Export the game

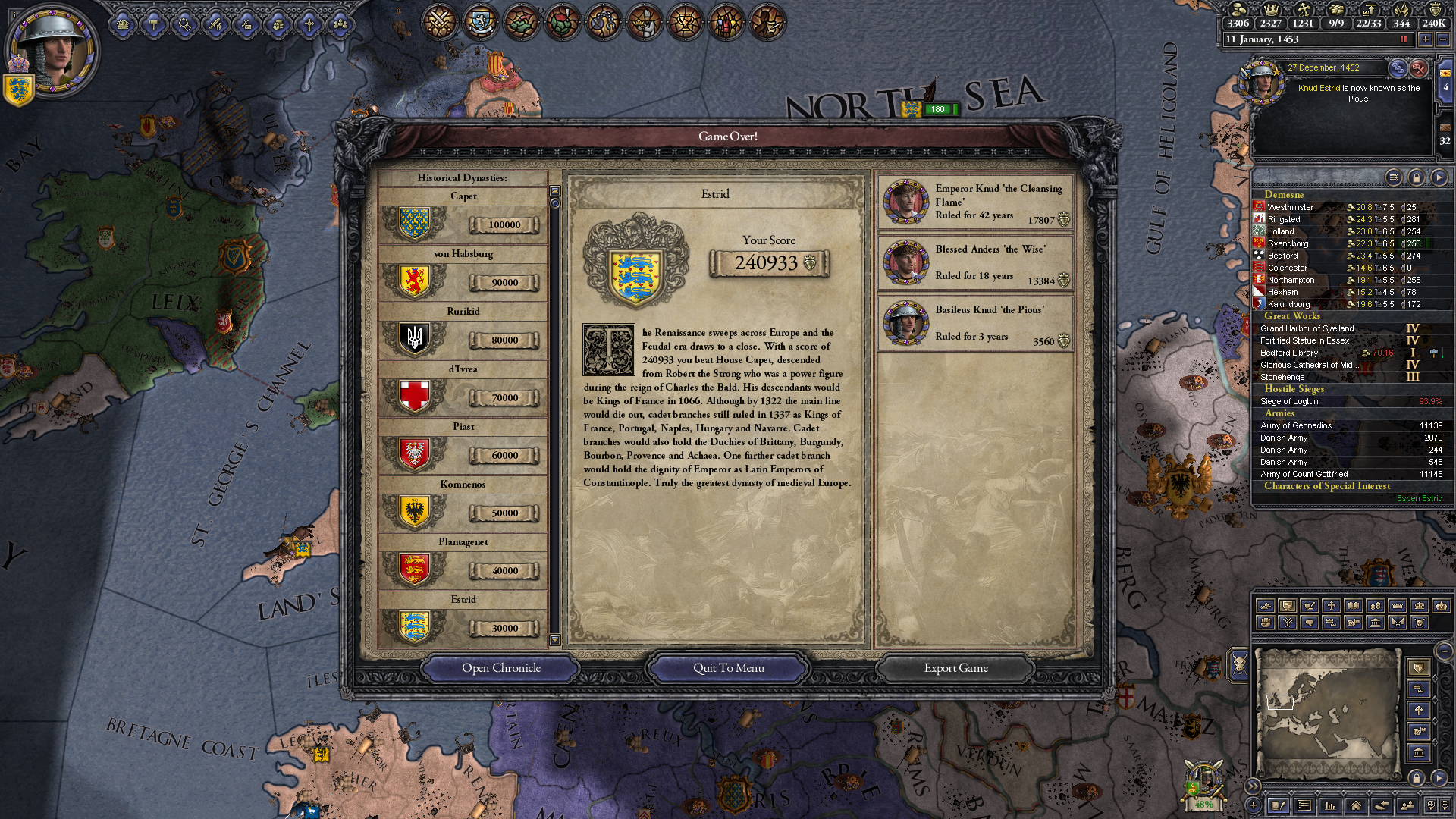(955, 668)
